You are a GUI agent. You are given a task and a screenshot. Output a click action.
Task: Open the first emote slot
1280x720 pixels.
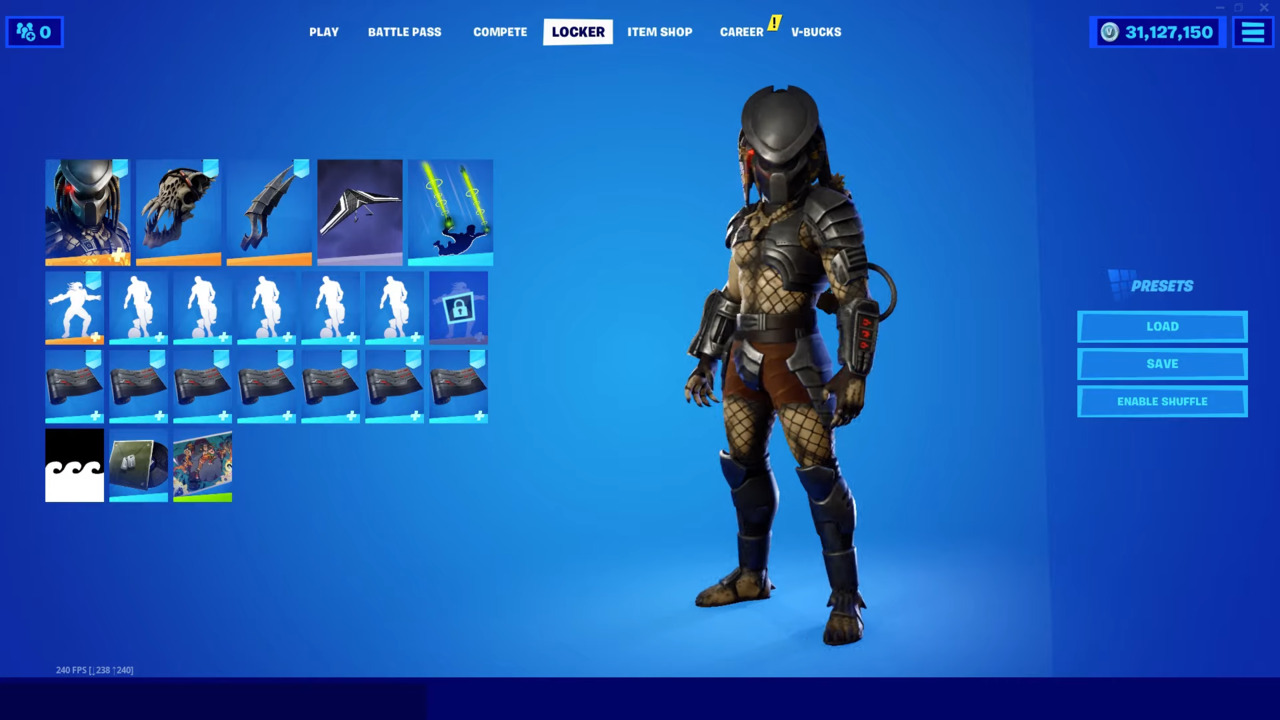[75, 307]
